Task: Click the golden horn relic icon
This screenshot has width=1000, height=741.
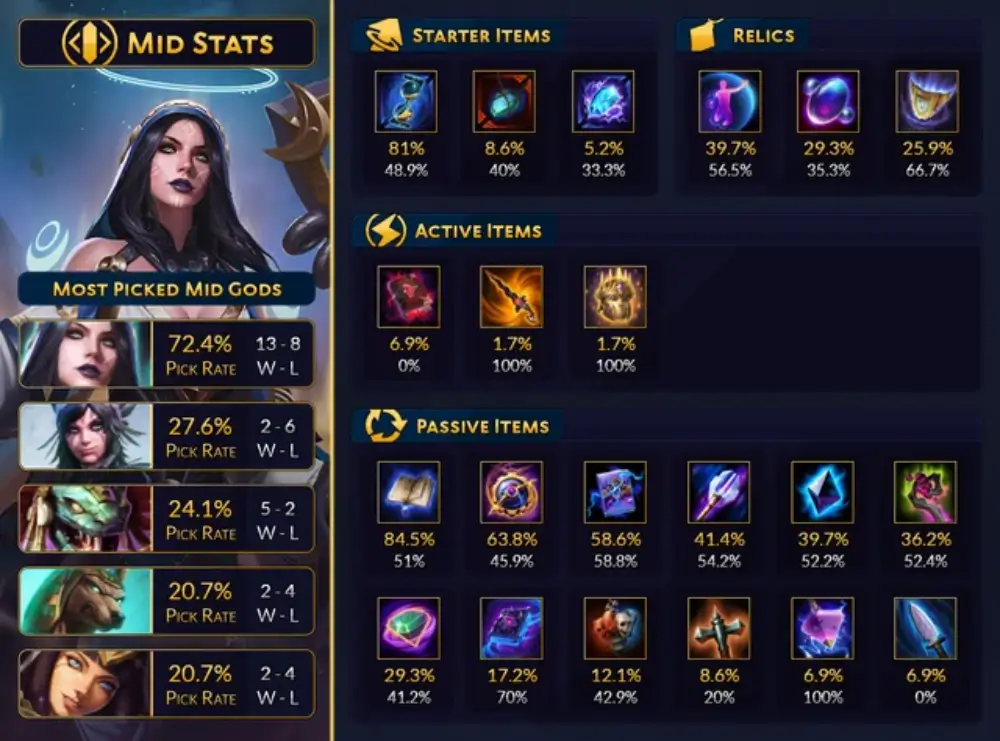Action: 926,101
